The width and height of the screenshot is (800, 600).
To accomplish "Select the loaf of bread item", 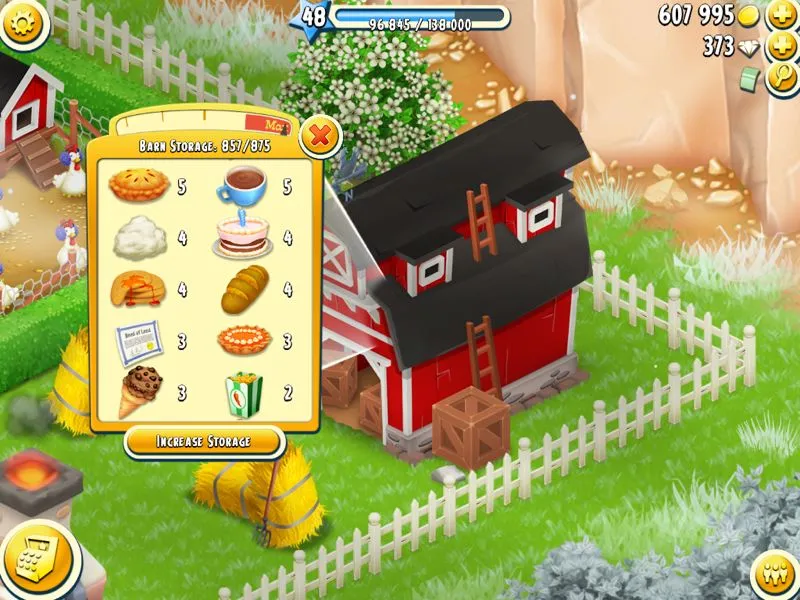I will 243,289.
